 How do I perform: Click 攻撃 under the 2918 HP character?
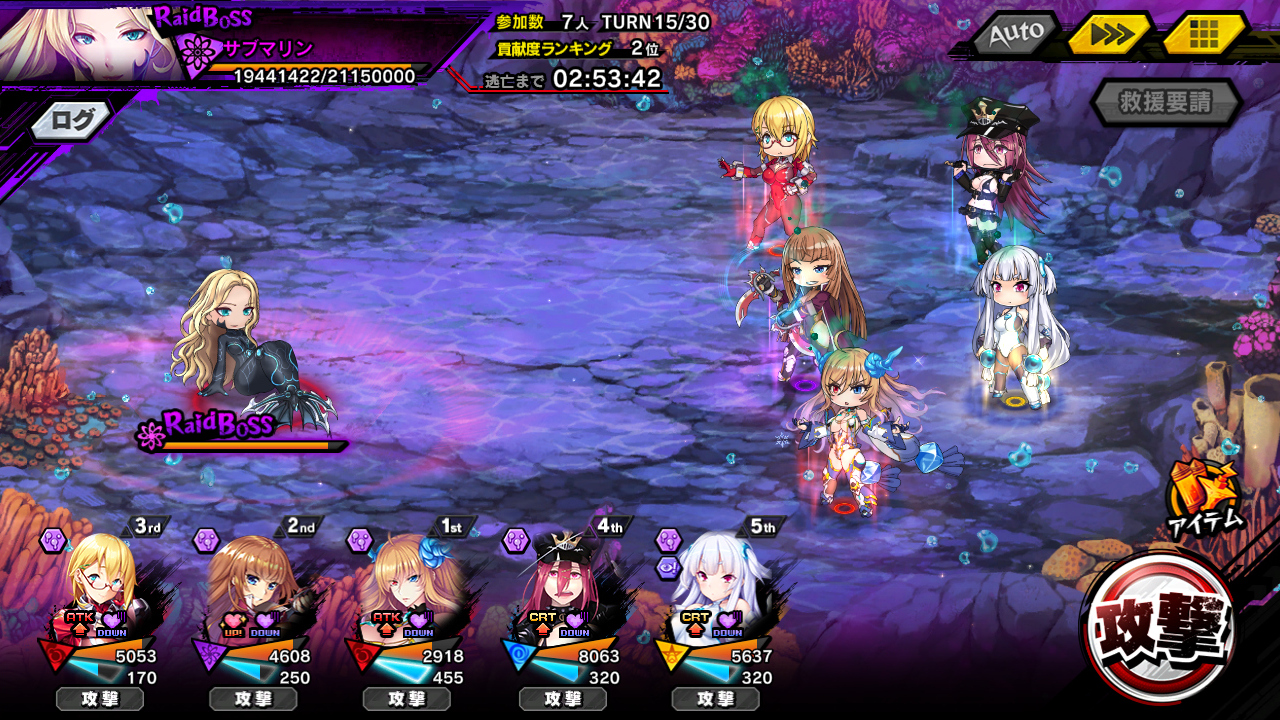[407, 699]
